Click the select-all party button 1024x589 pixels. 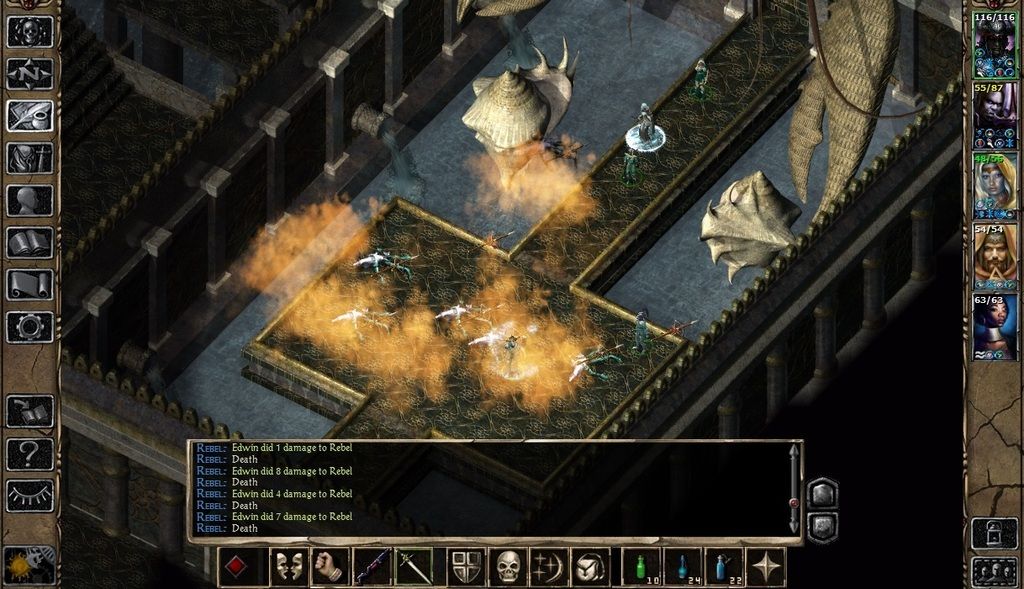point(995,572)
